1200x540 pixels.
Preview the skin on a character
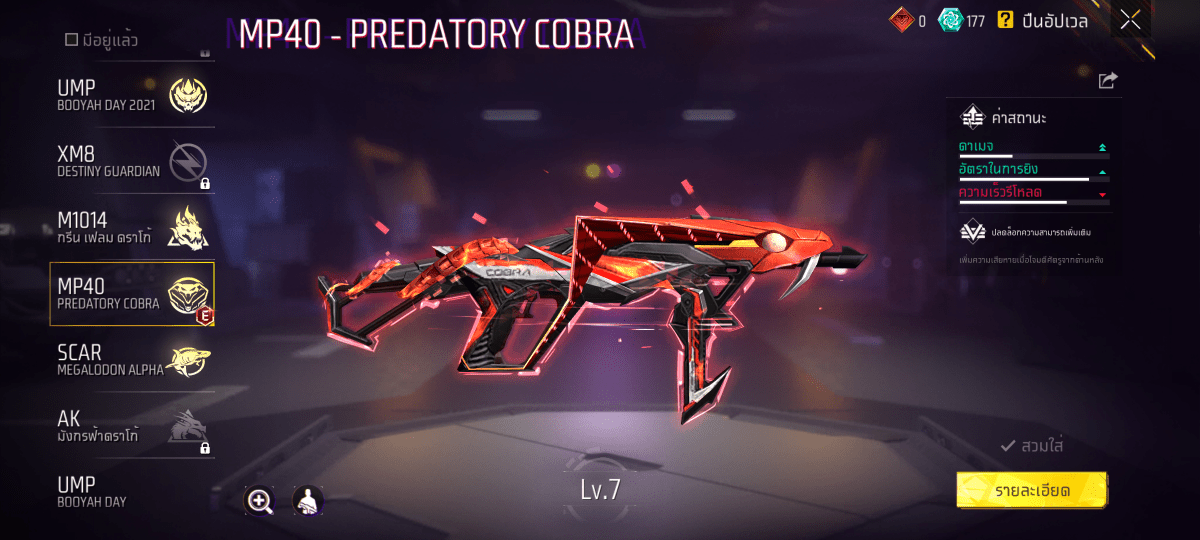307,501
